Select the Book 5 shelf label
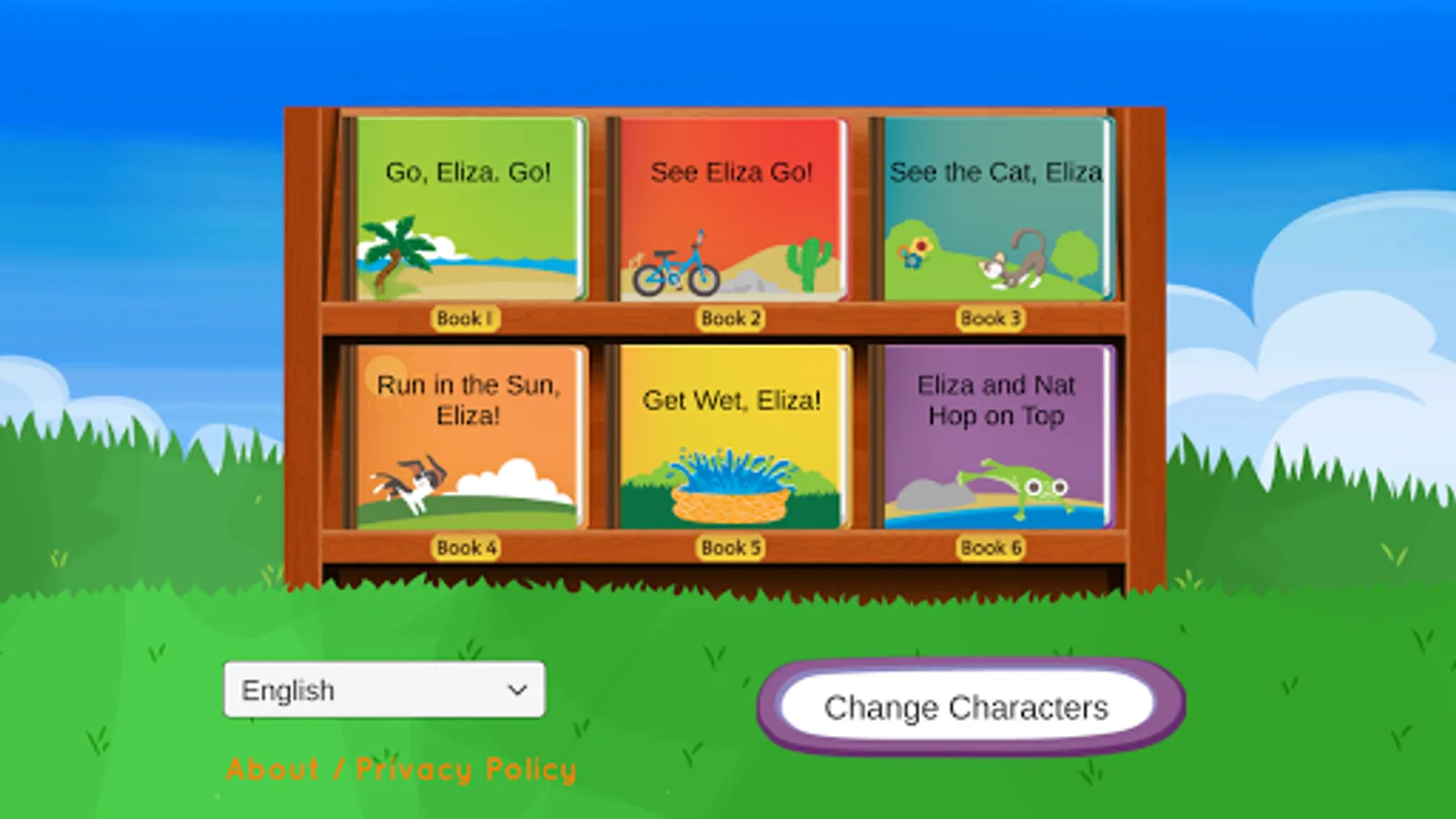 click(x=728, y=547)
